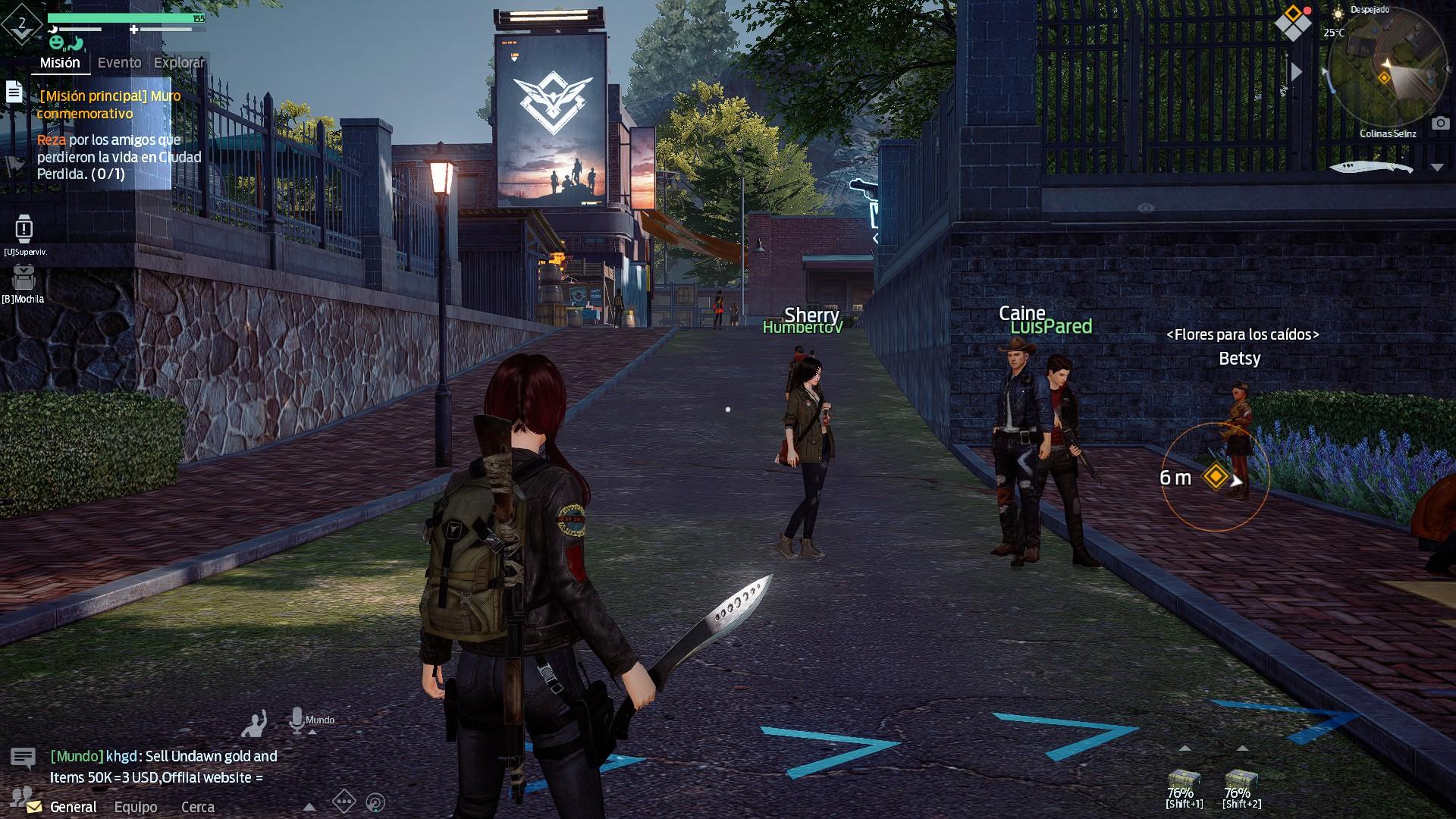Open the mission log document icon

pyautogui.click(x=14, y=92)
